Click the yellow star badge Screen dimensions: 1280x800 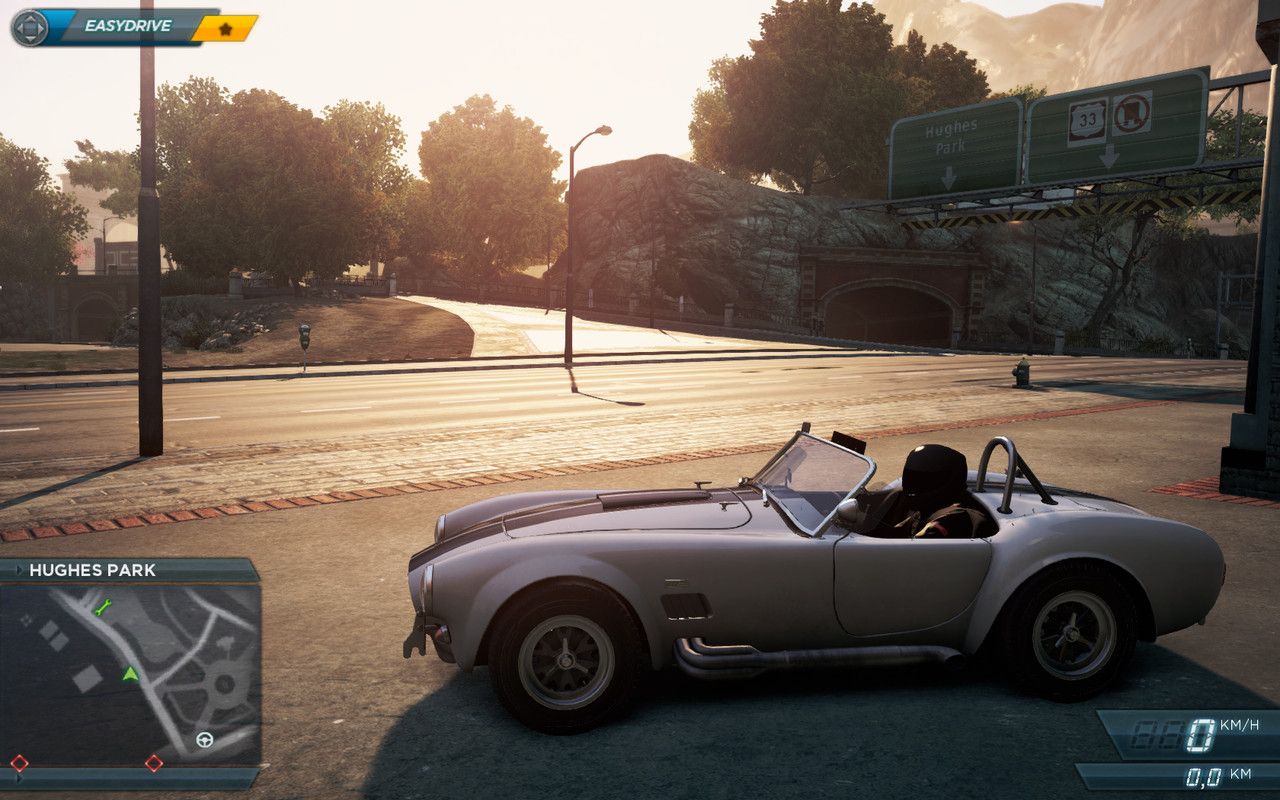[225, 28]
